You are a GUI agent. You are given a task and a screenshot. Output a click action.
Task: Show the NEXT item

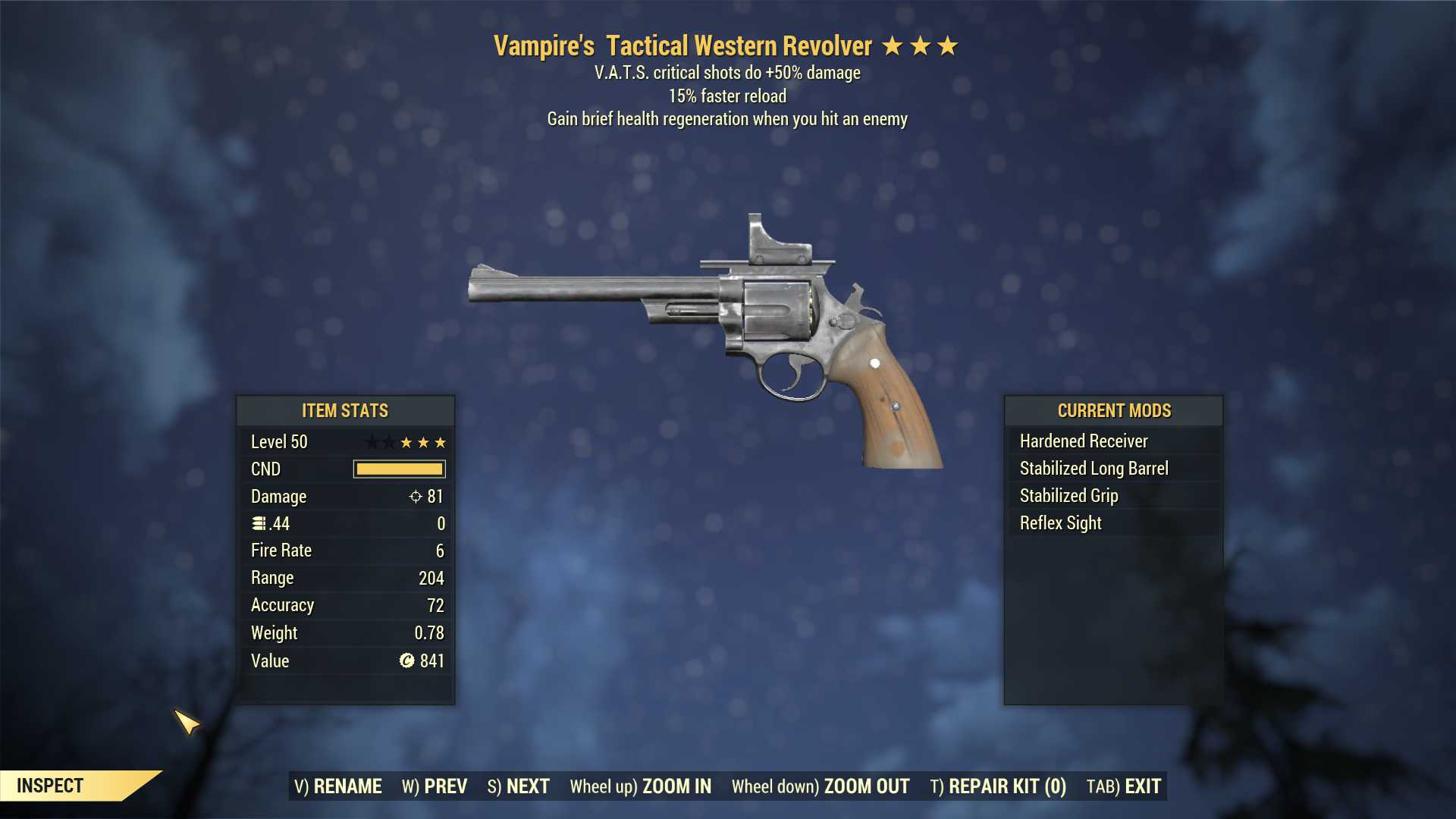pos(519,786)
